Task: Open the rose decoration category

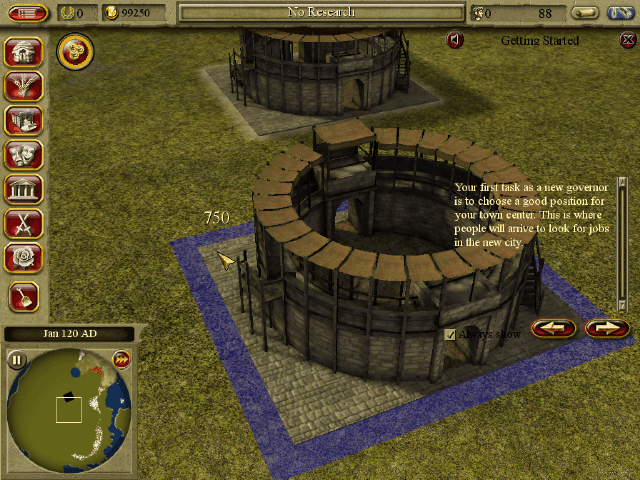Action: pyautogui.click(x=22, y=256)
